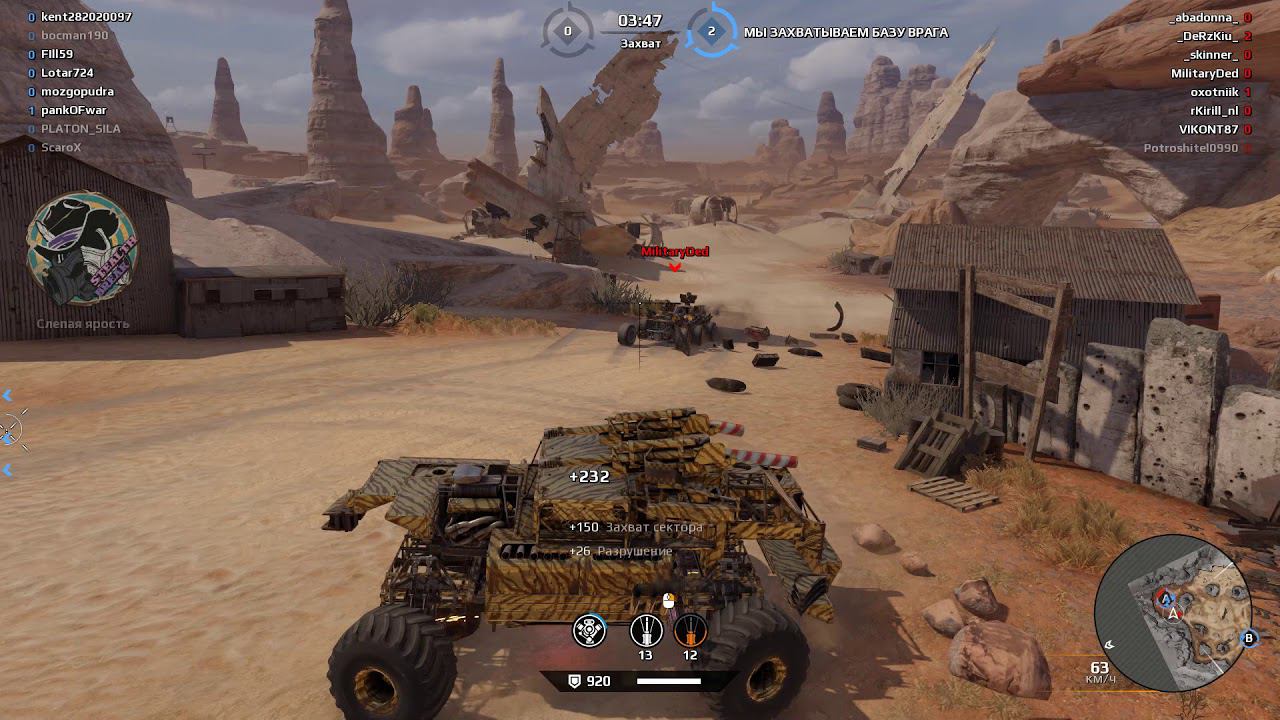Select enemy VIKONT87 in scoreboard list
The width and height of the screenshot is (1280, 720).
pos(1208,129)
